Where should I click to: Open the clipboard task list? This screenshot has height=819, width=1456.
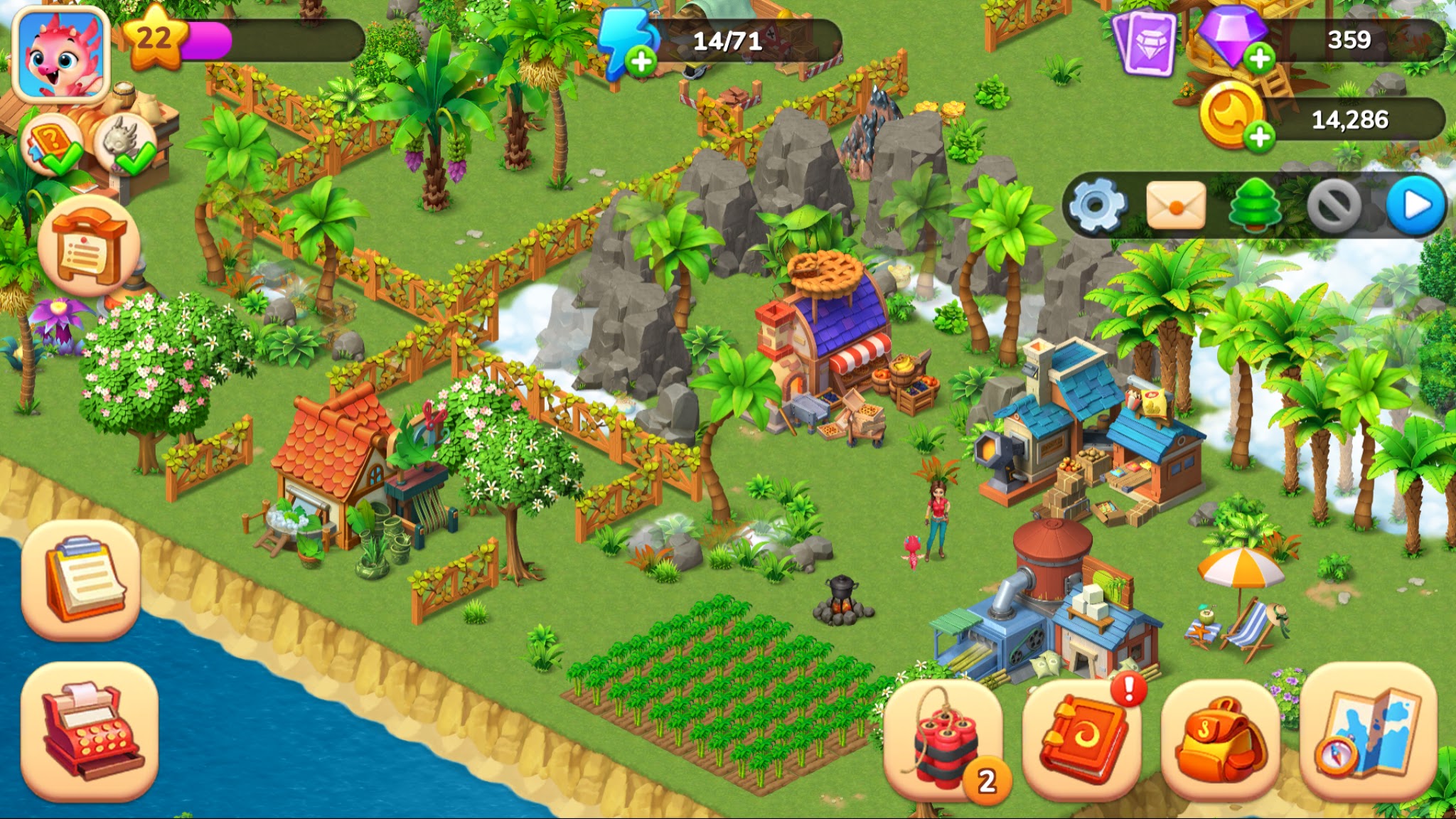81,580
